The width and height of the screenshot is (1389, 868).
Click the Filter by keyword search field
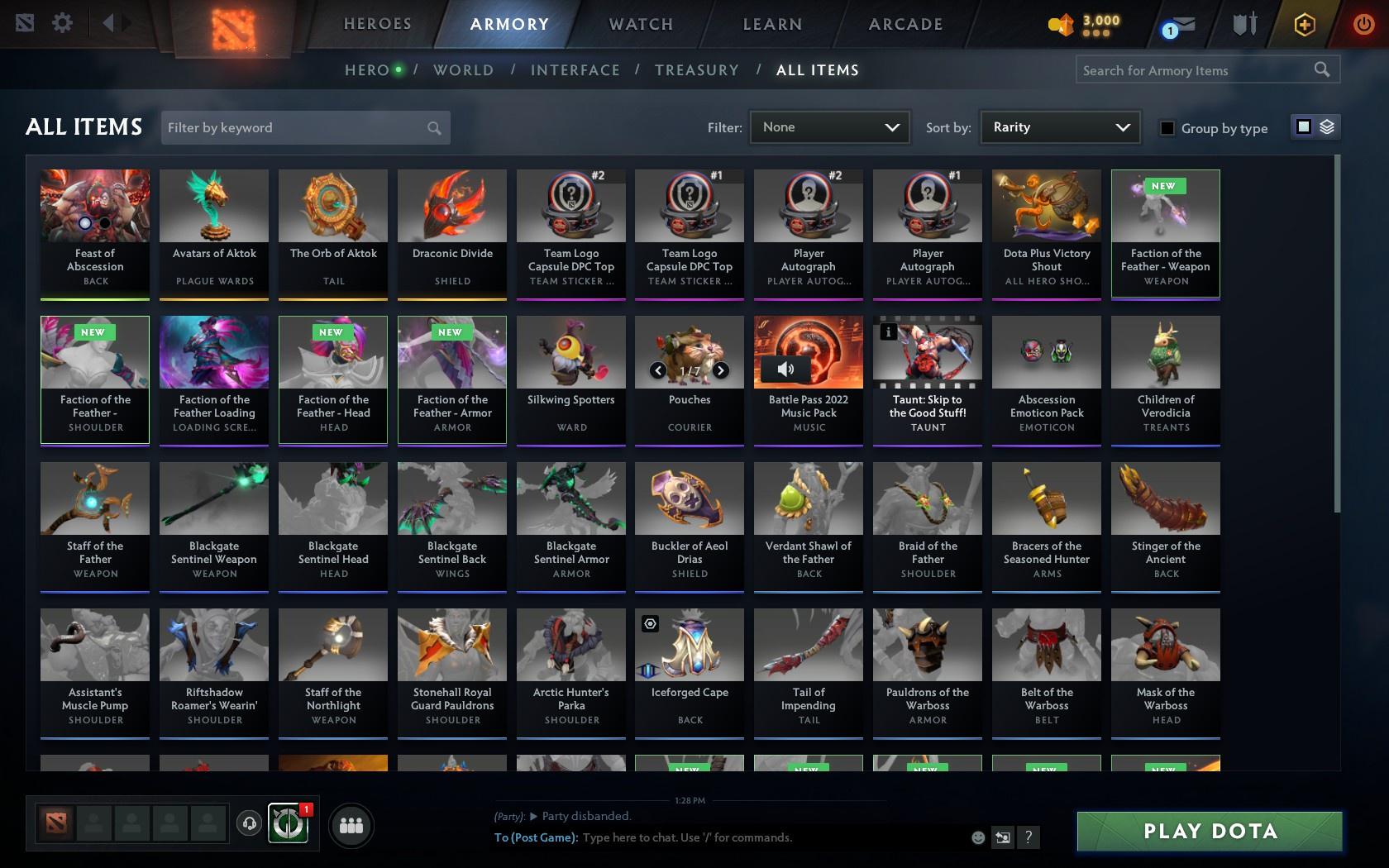298,127
